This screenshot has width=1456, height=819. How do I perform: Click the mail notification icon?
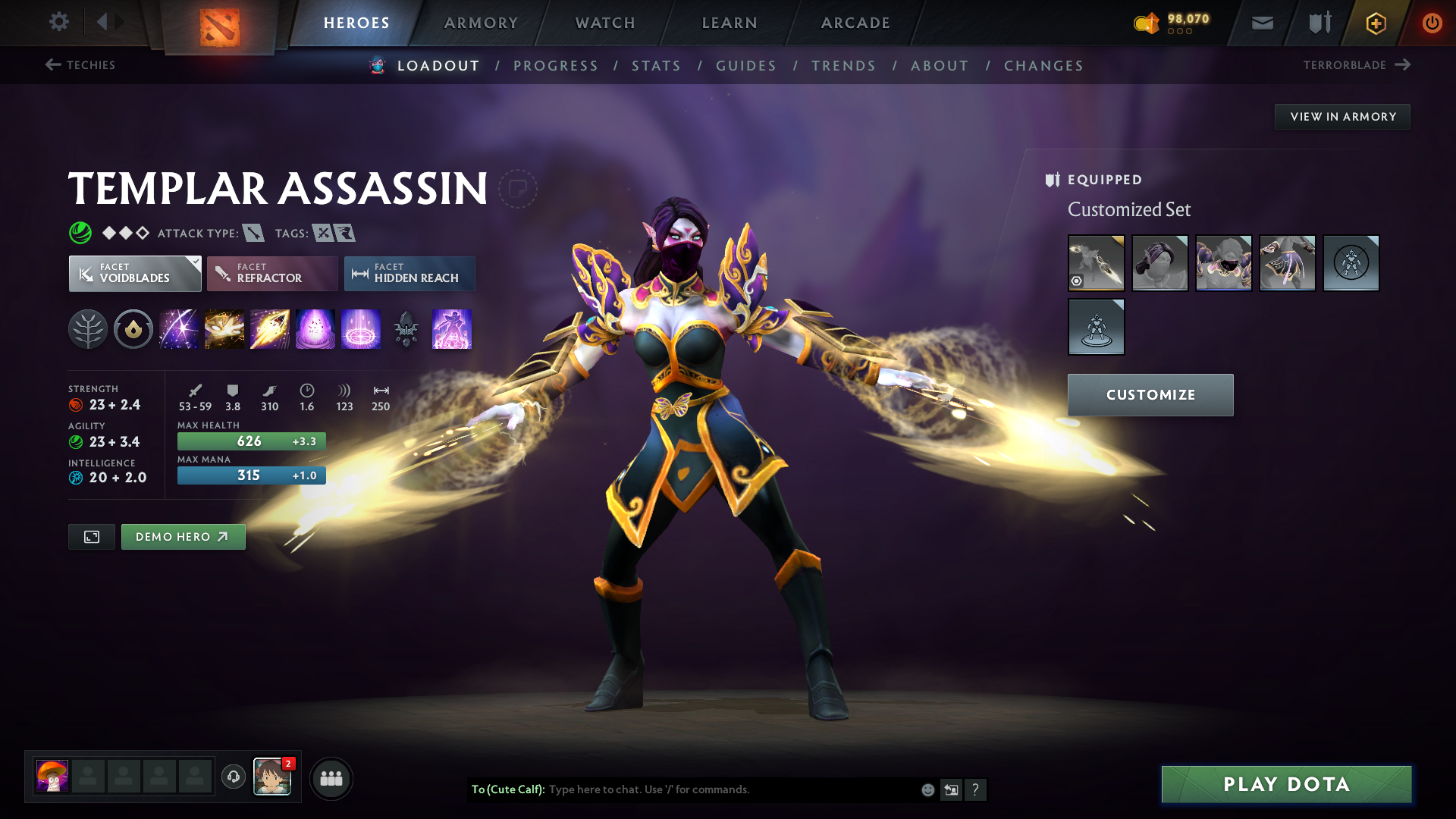(1261, 23)
